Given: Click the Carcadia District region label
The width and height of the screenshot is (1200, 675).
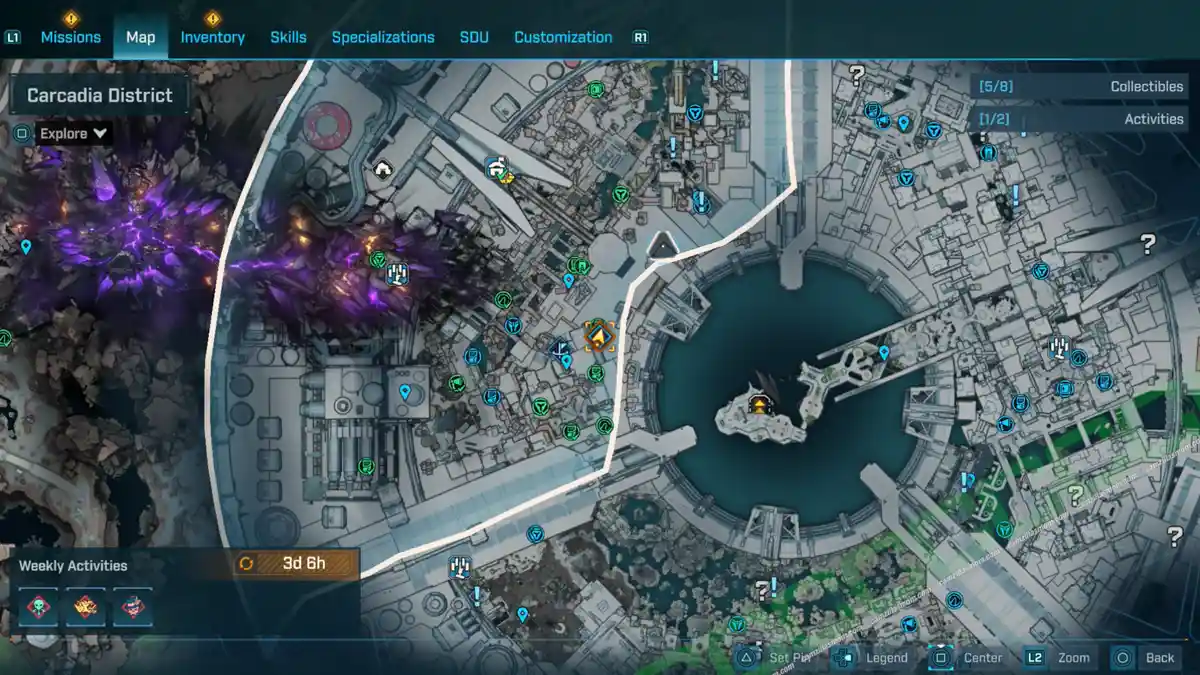Looking at the screenshot, I should 99,96.
